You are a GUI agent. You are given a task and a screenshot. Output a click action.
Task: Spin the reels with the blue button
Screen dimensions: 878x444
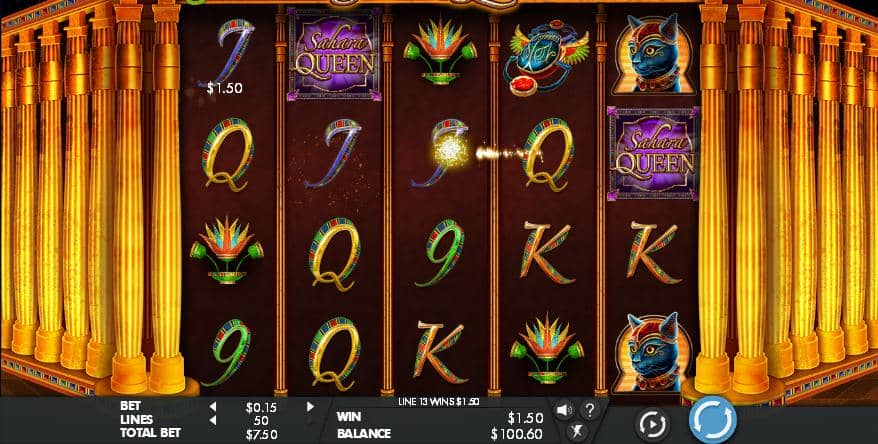click(x=713, y=420)
